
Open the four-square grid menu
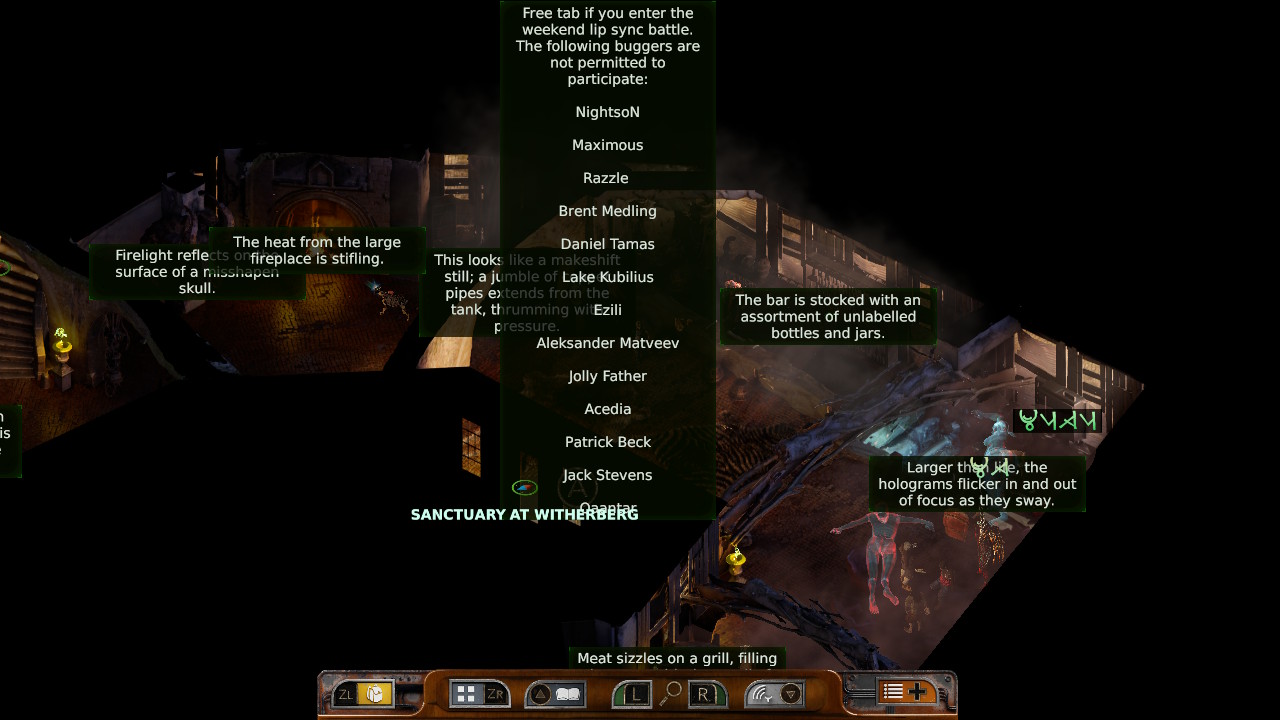coord(465,694)
